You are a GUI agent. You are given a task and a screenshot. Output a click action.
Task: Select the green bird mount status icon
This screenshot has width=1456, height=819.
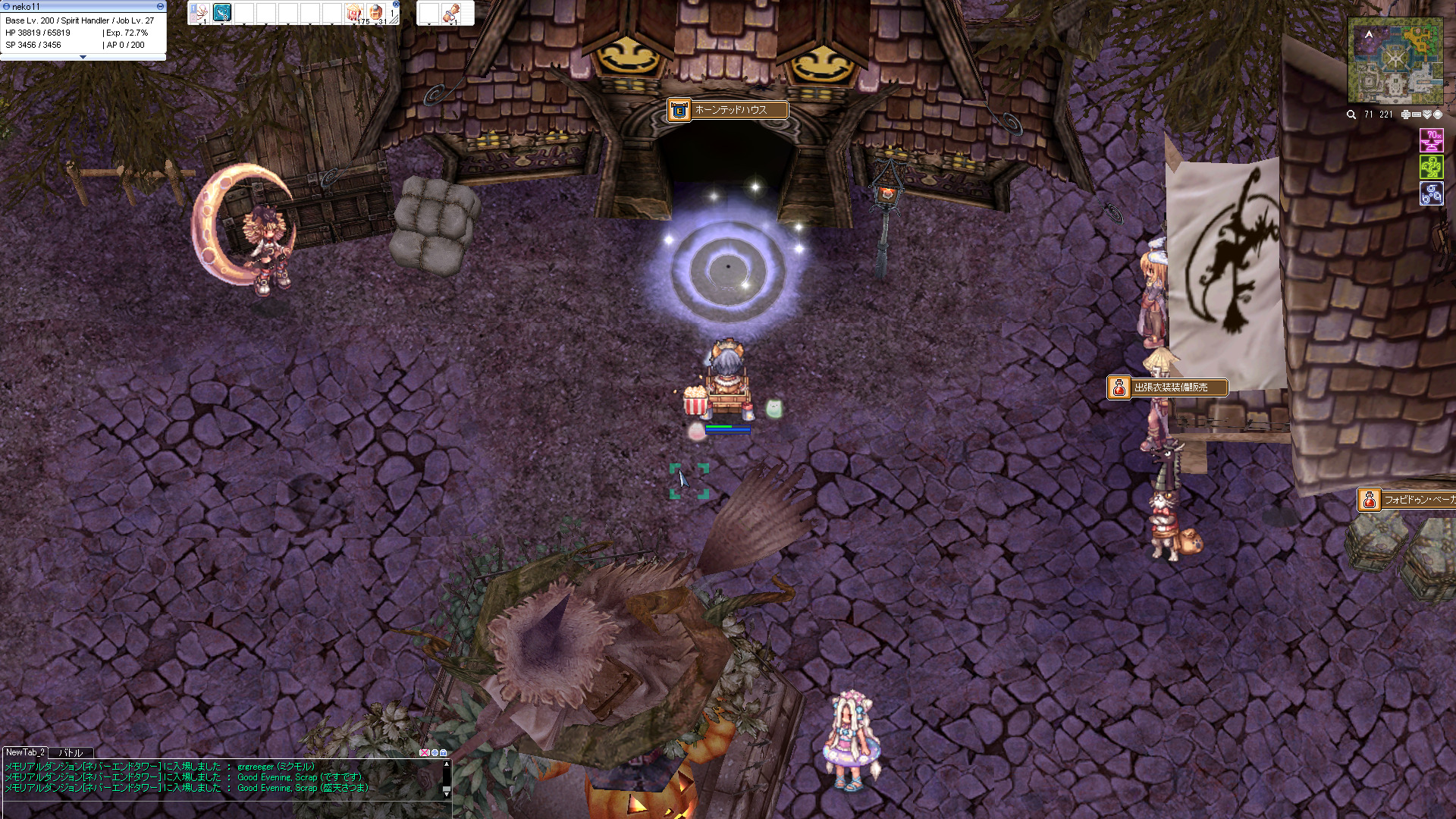pyautogui.click(x=1431, y=167)
